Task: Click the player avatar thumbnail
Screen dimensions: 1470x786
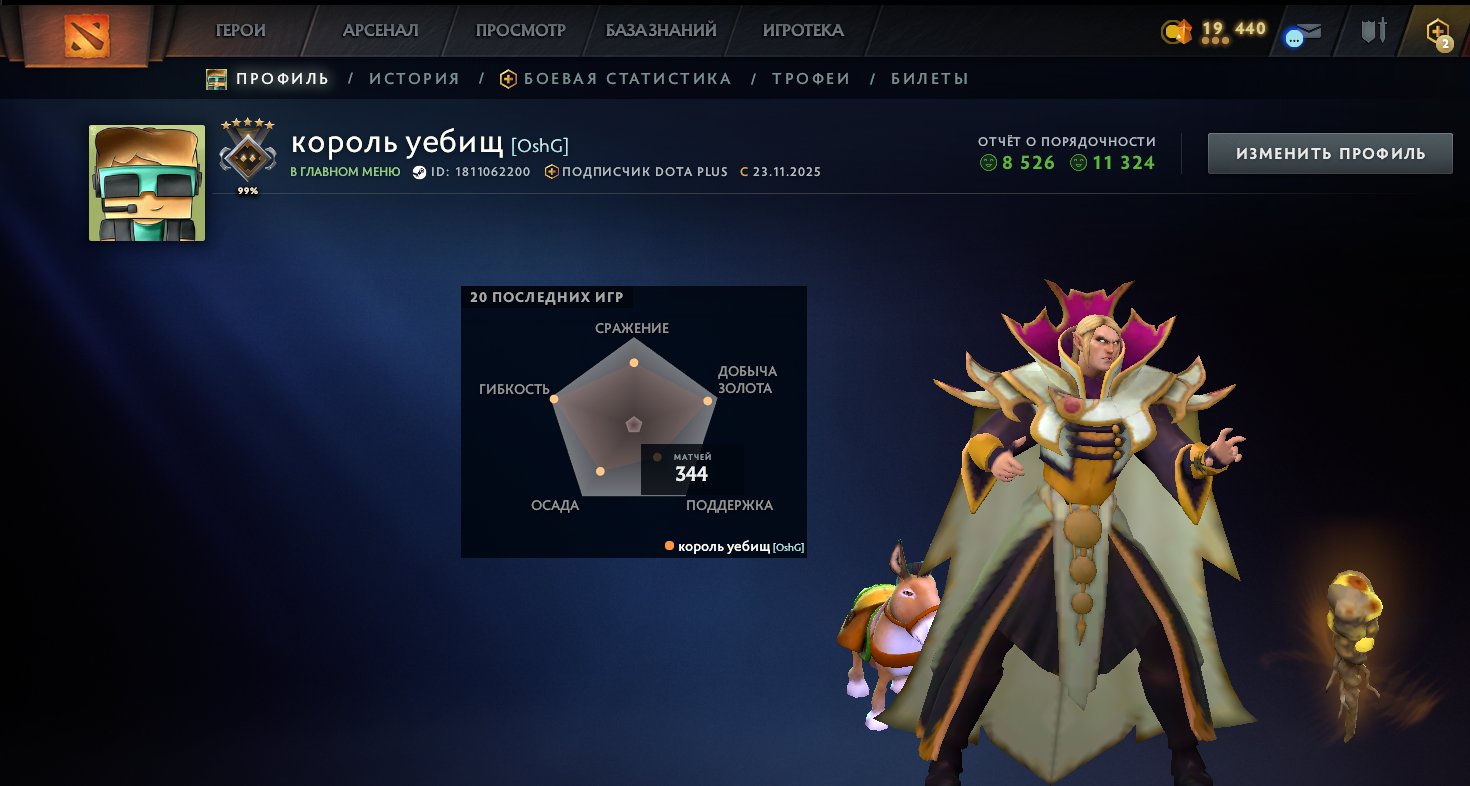Action: pos(146,183)
